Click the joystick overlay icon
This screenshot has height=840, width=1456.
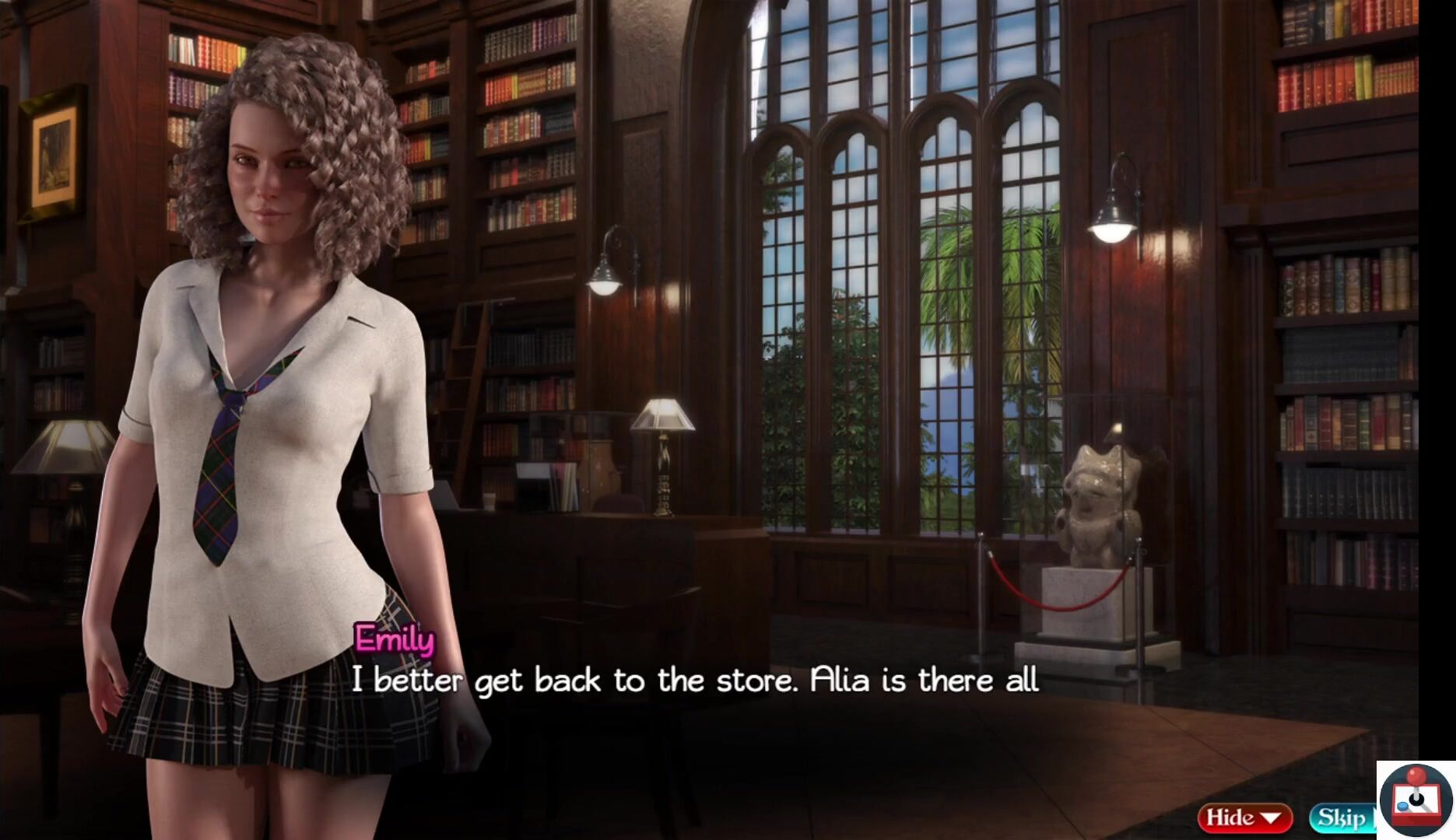pos(1416,800)
